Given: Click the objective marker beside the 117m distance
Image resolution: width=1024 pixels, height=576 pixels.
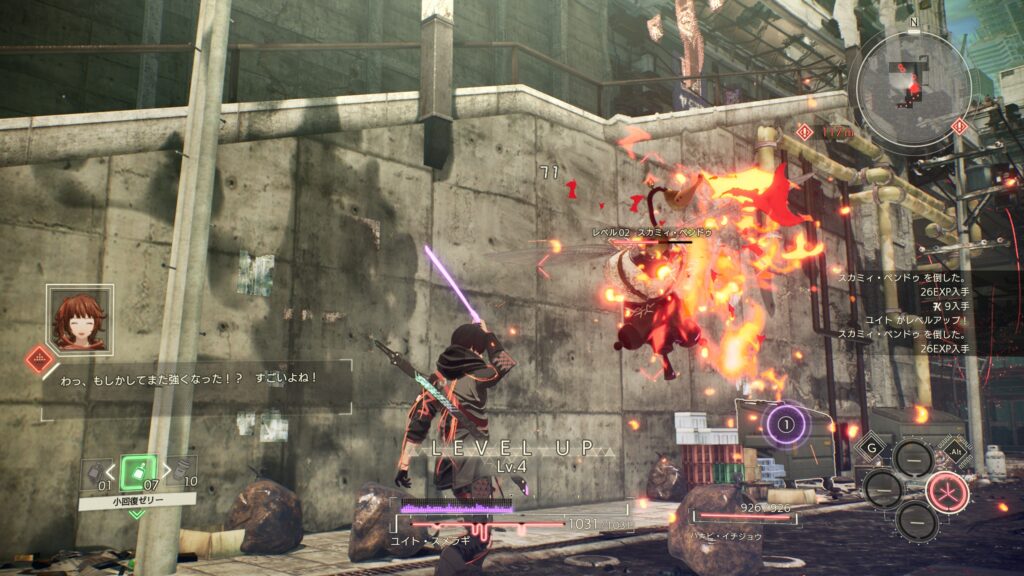Looking at the screenshot, I should (803, 131).
